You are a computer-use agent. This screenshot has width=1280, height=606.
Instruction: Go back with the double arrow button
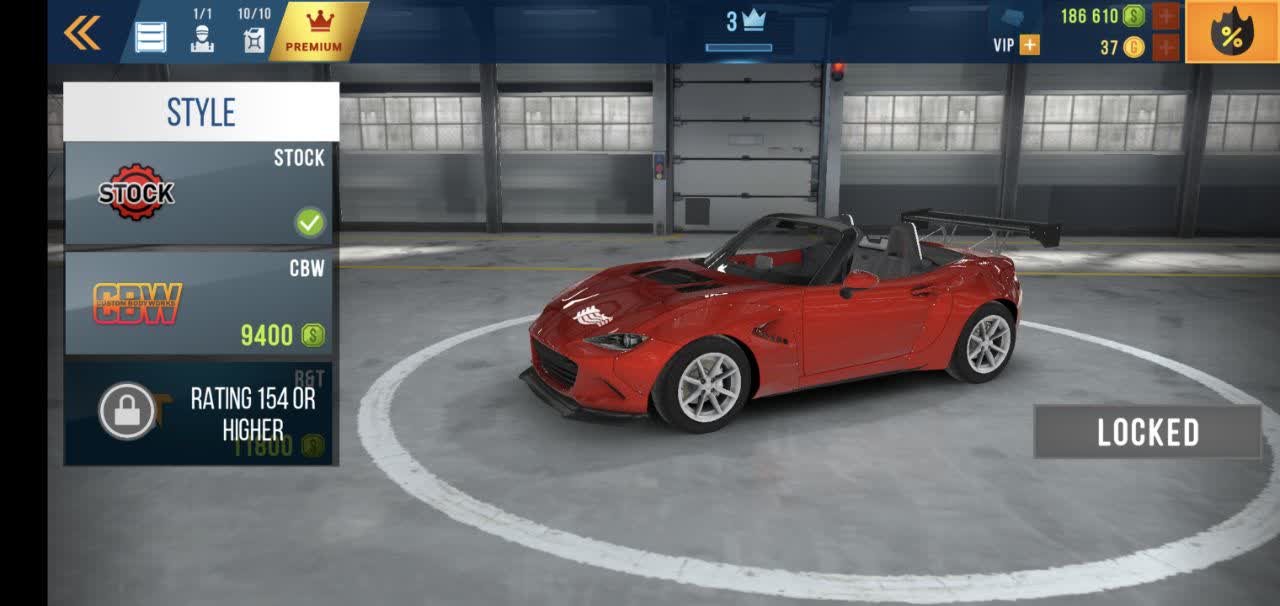pos(82,33)
